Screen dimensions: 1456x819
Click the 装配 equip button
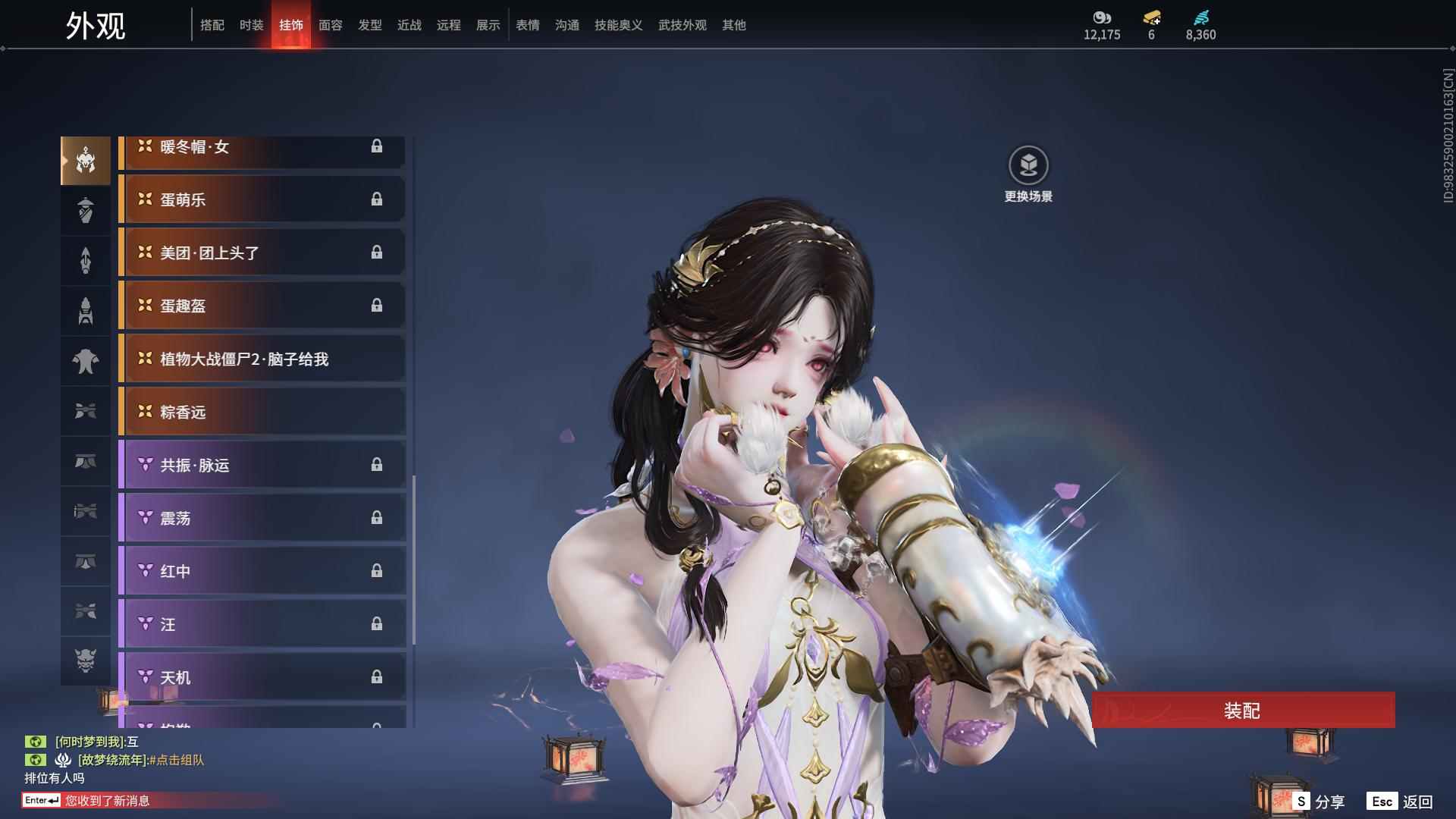click(x=1242, y=711)
